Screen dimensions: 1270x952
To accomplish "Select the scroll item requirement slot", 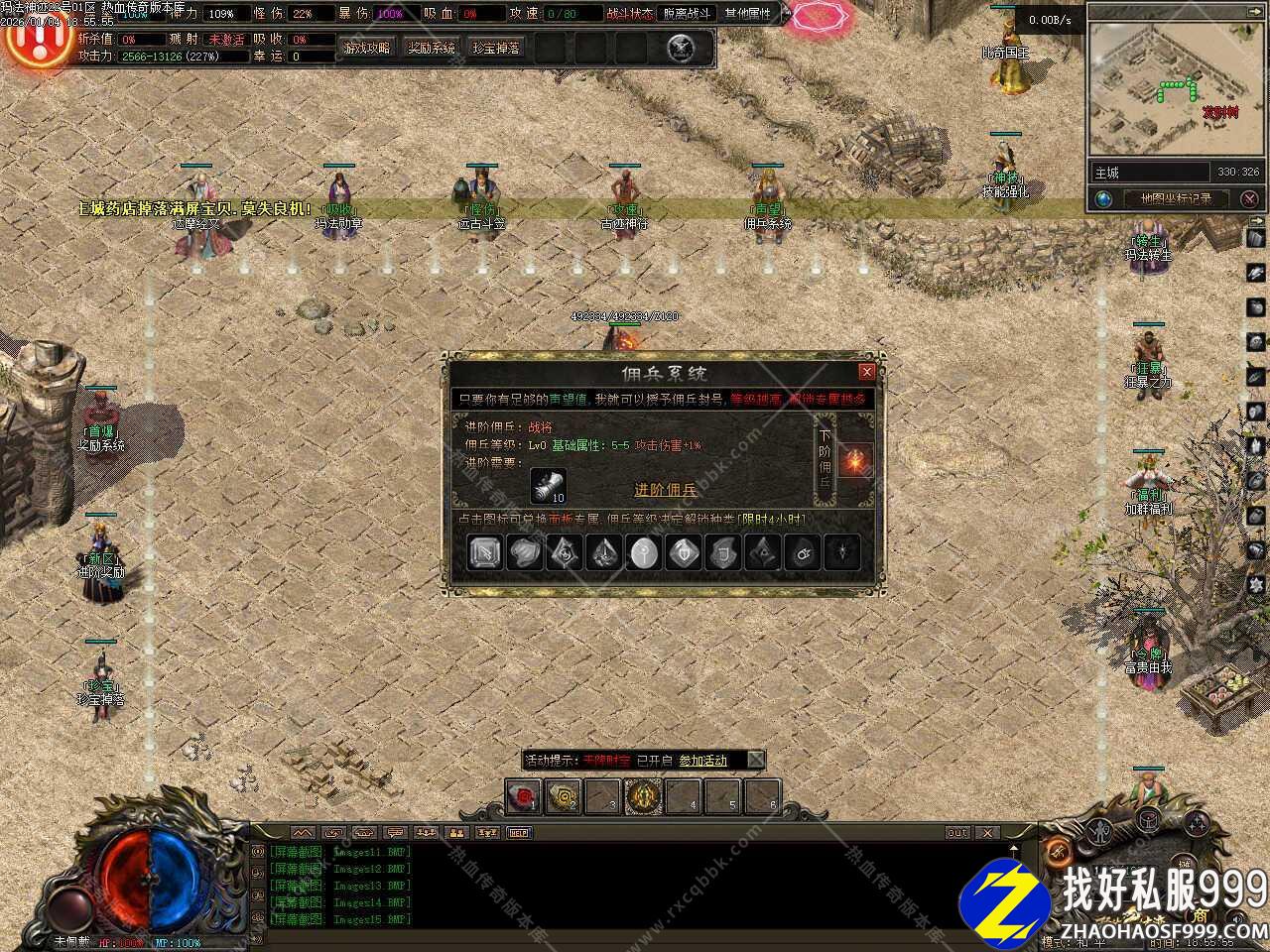I will point(548,486).
